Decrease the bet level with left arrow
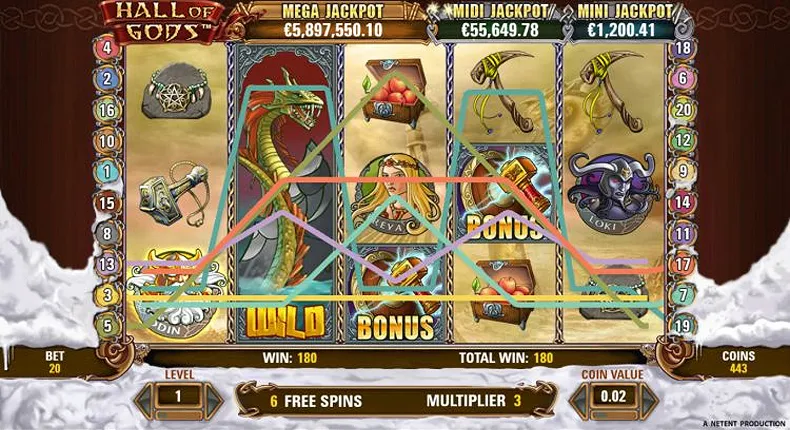Viewport: 790px width, 430px height. coord(147,397)
